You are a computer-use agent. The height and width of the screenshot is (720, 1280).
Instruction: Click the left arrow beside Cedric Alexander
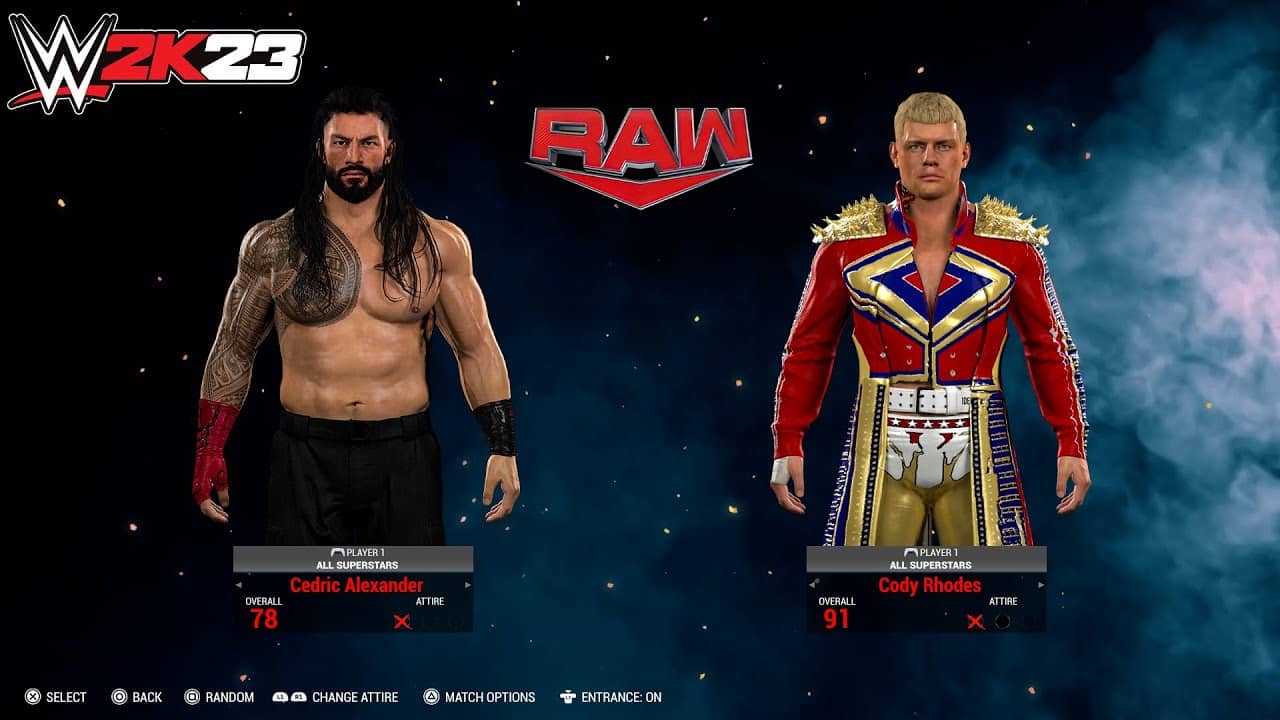(237, 583)
